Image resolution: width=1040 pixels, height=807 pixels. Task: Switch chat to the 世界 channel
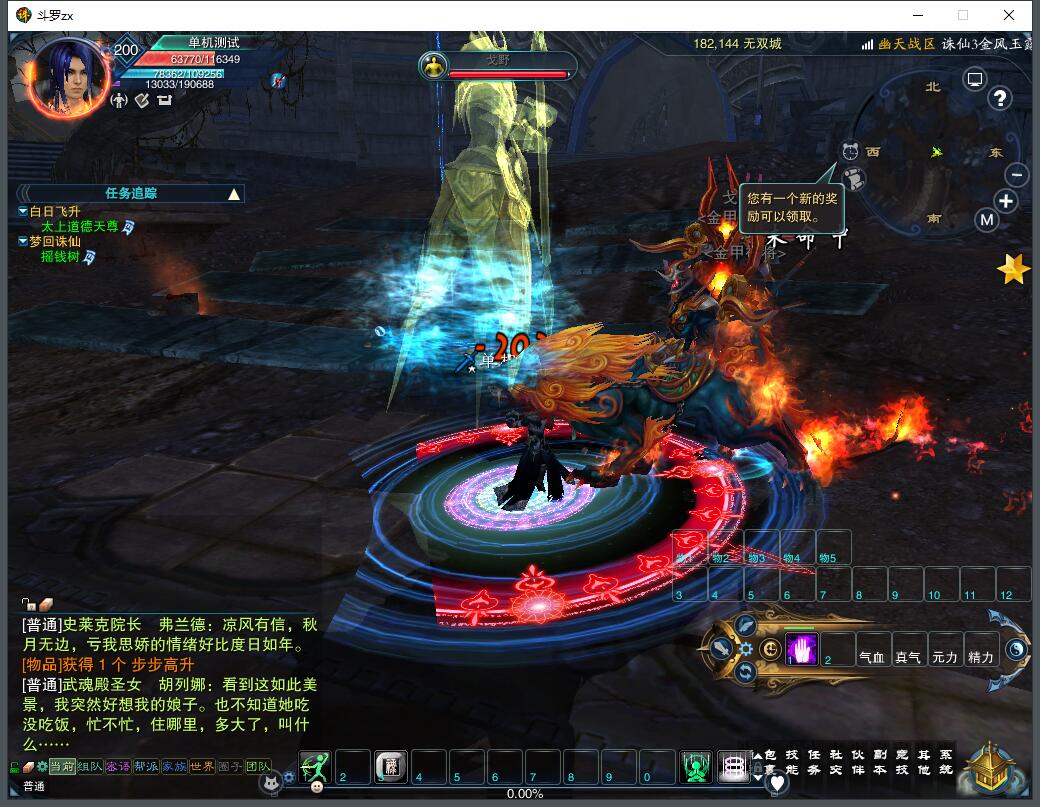pos(202,766)
